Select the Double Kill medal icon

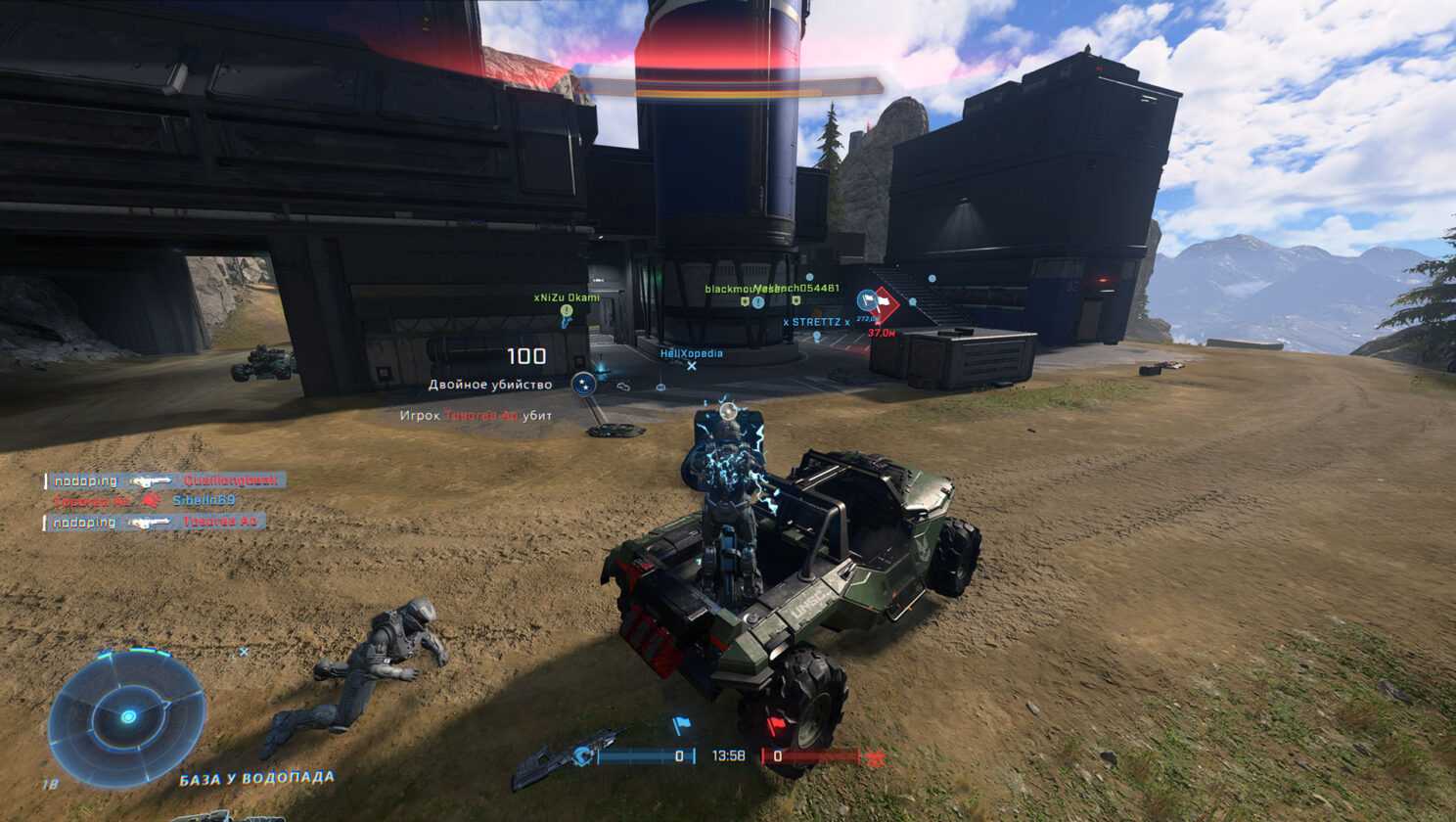click(584, 385)
